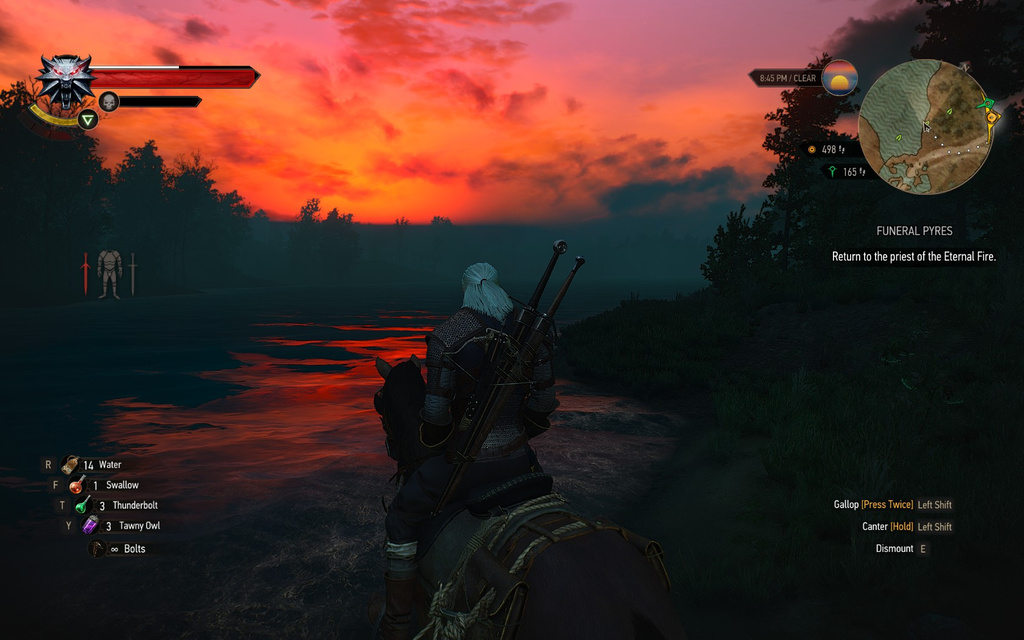Viewport: 1024px width, 640px height.
Task: Click the wolf medallion icon
Action: [65, 80]
